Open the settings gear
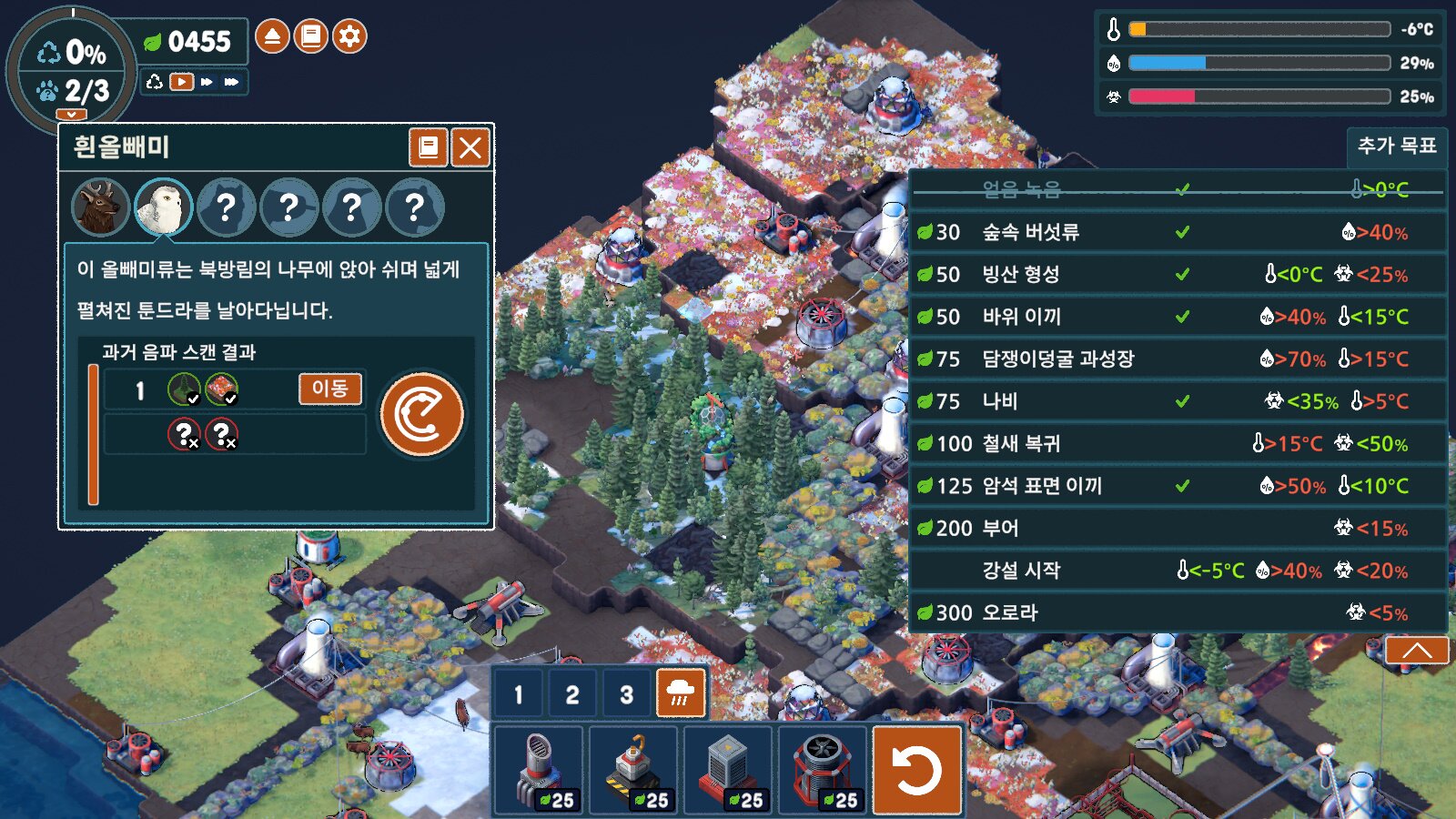This screenshot has height=819, width=1456. click(x=349, y=36)
